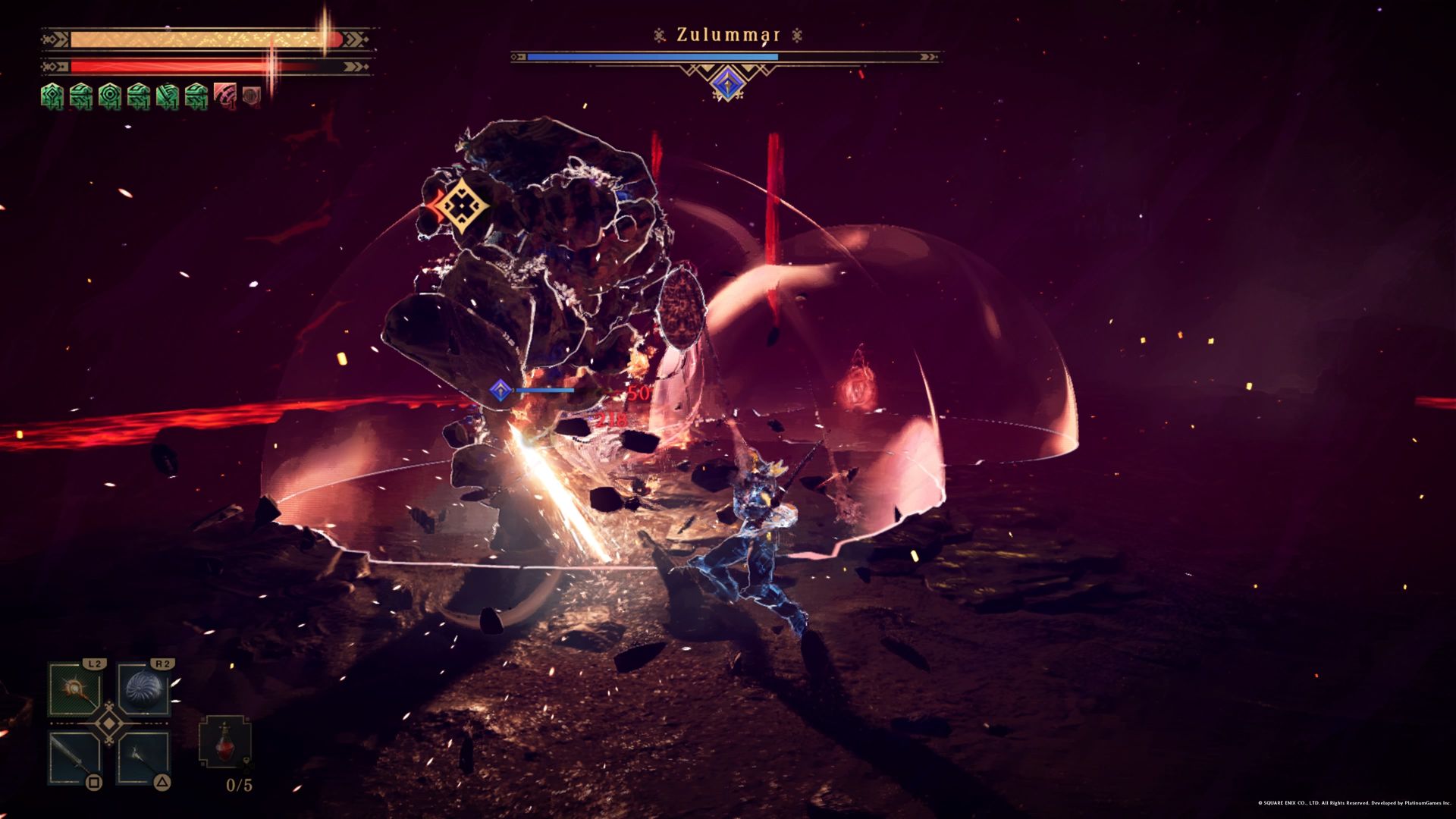Viewport: 1456px width, 819px height.
Task: Click the gold lock-on marker on Zulummar
Action: coord(461,206)
